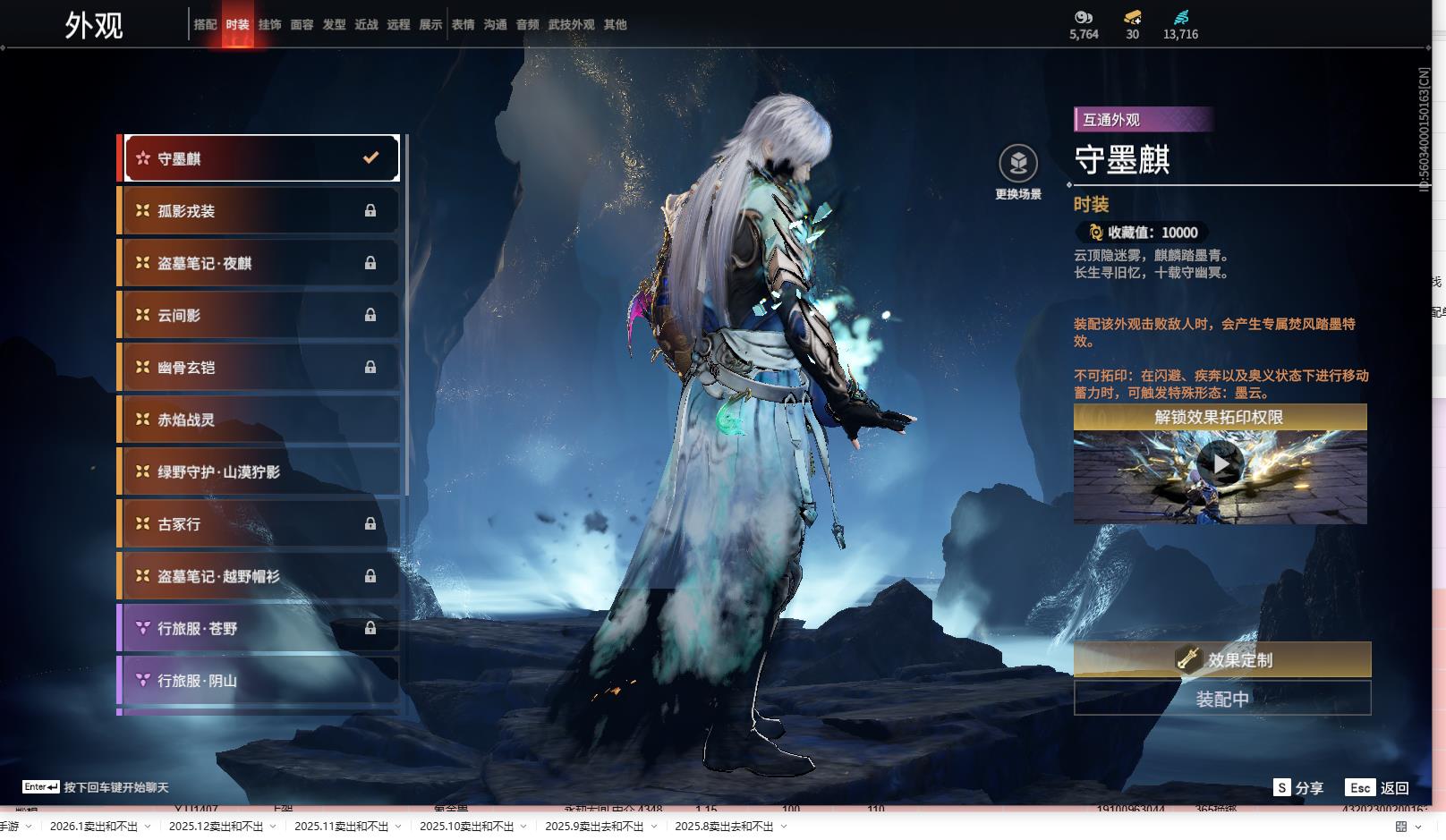Image resolution: width=1446 pixels, height=840 pixels.
Task: Go to the 武技外观 tab
Action: pos(571,25)
